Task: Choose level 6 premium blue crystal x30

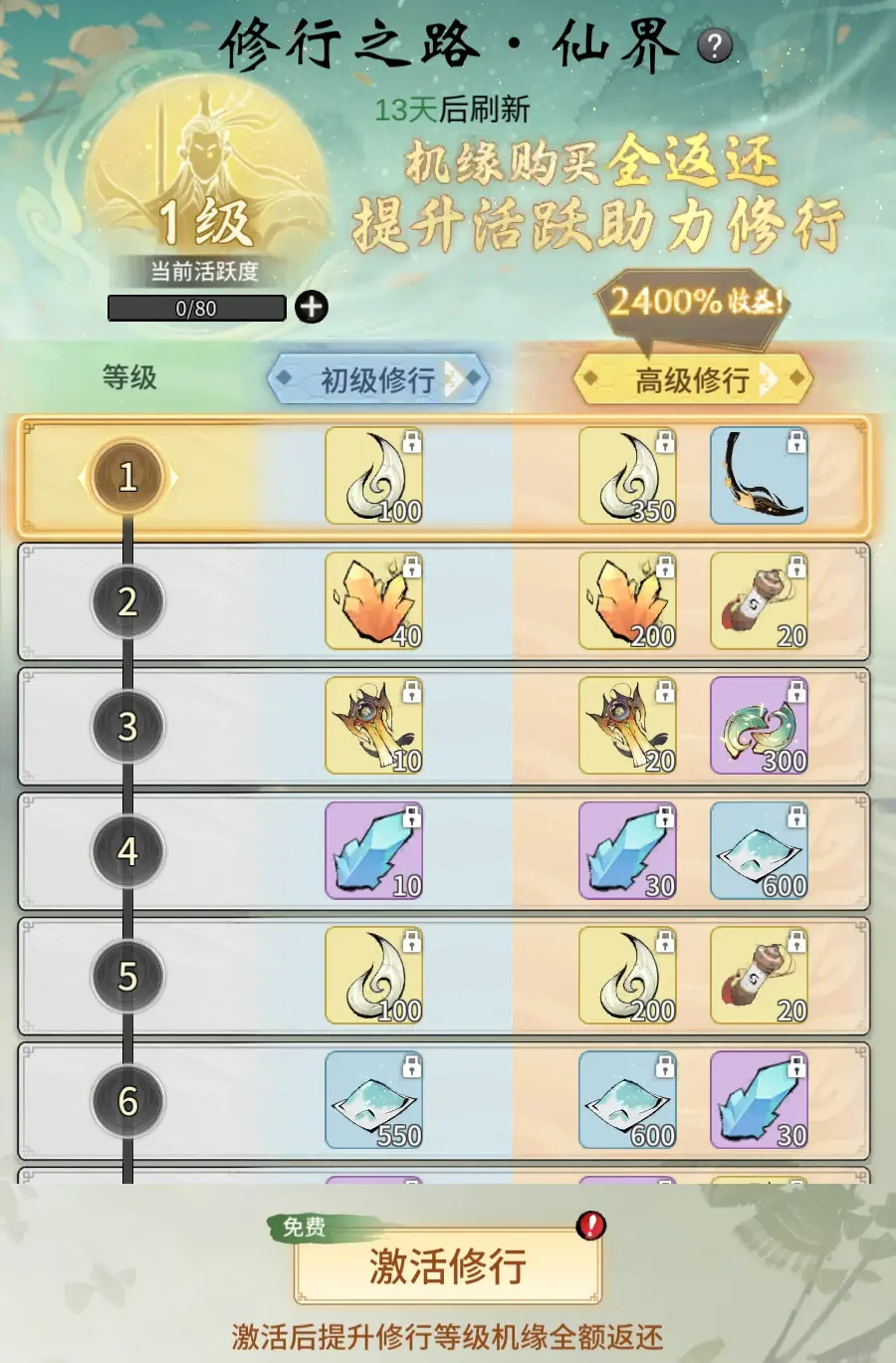Action: 759,1101
